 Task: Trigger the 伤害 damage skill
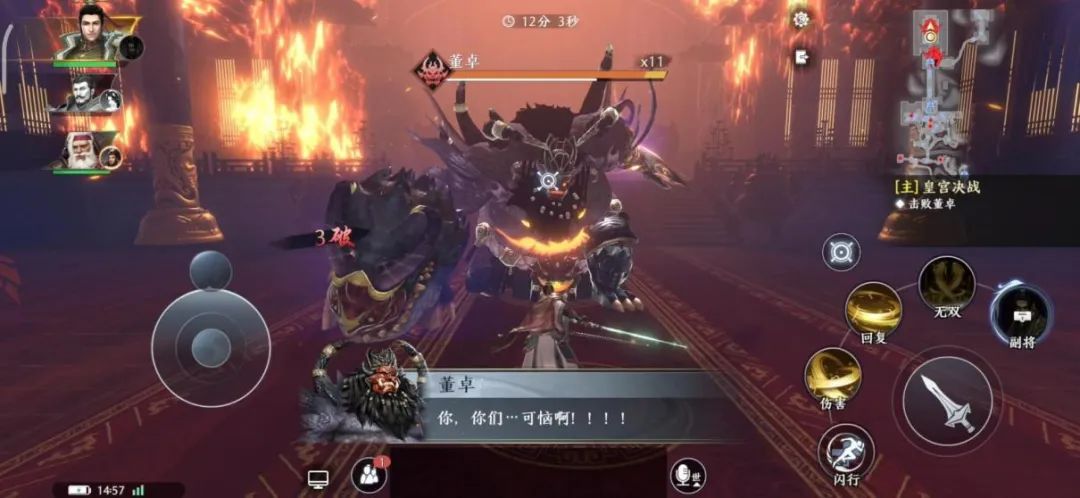833,376
